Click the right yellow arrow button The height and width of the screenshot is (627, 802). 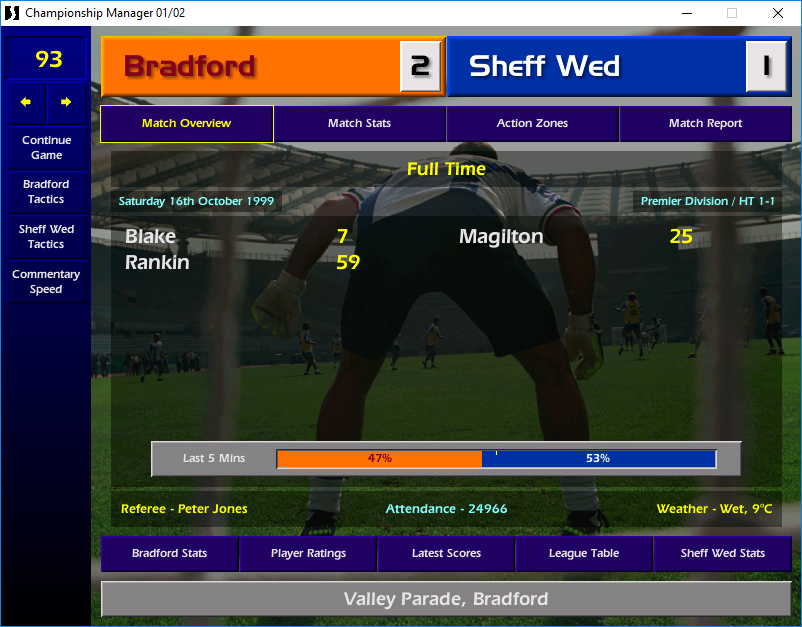click(x=66, y=102)
